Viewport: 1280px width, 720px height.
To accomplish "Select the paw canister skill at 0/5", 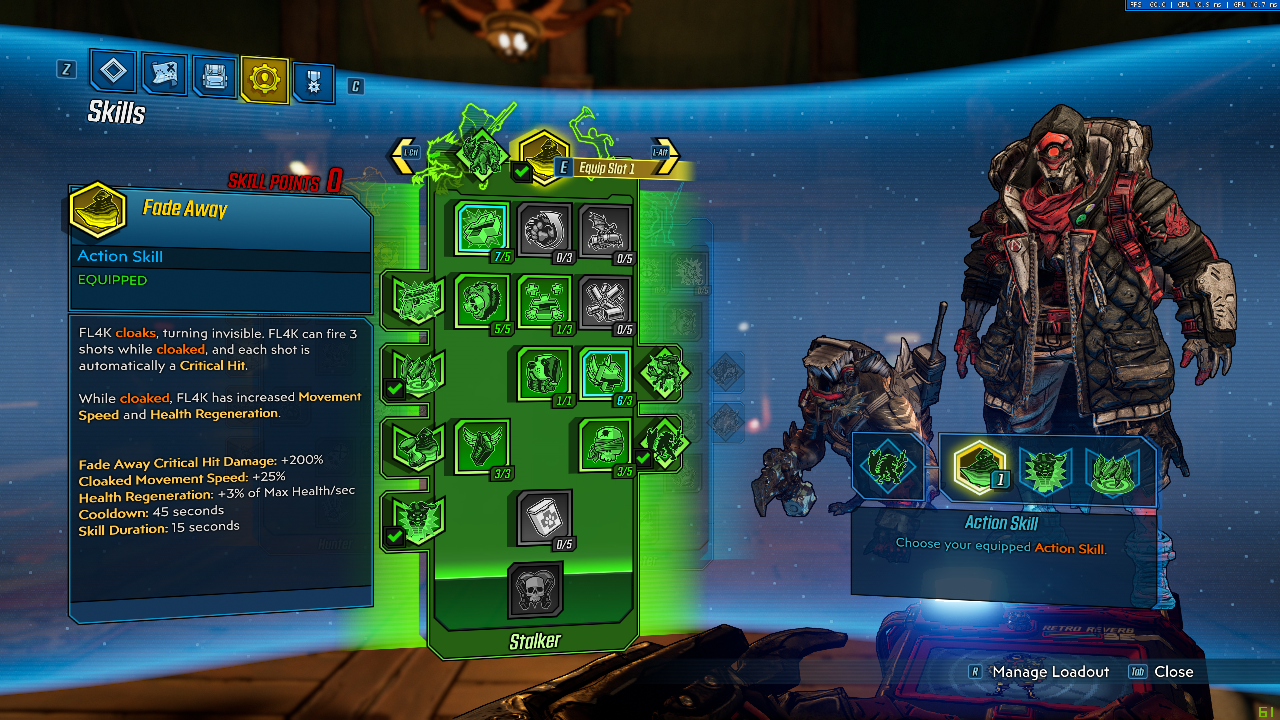I will [x=544, y=517].
